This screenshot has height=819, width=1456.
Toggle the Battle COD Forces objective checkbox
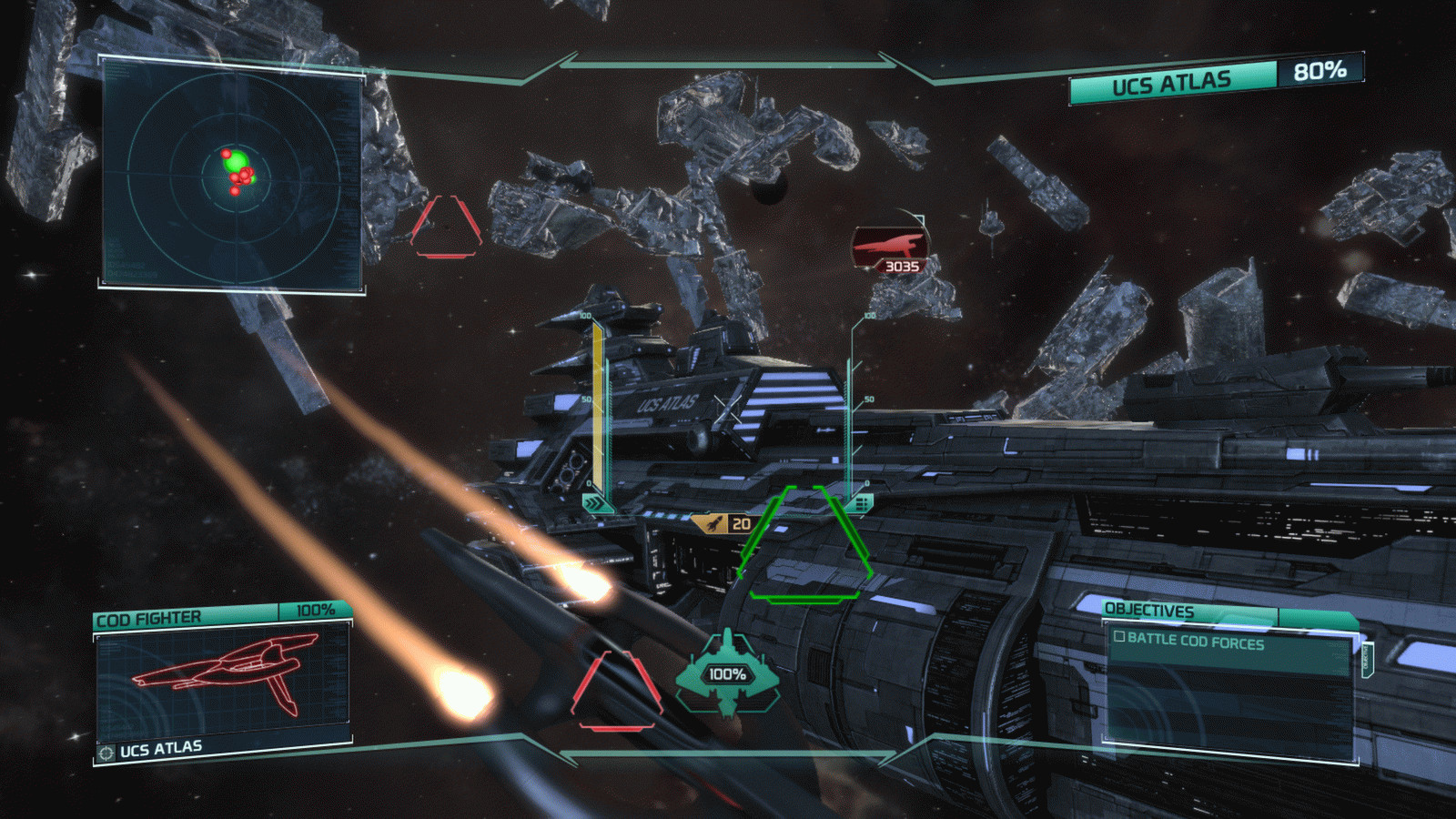(1120, 637)
